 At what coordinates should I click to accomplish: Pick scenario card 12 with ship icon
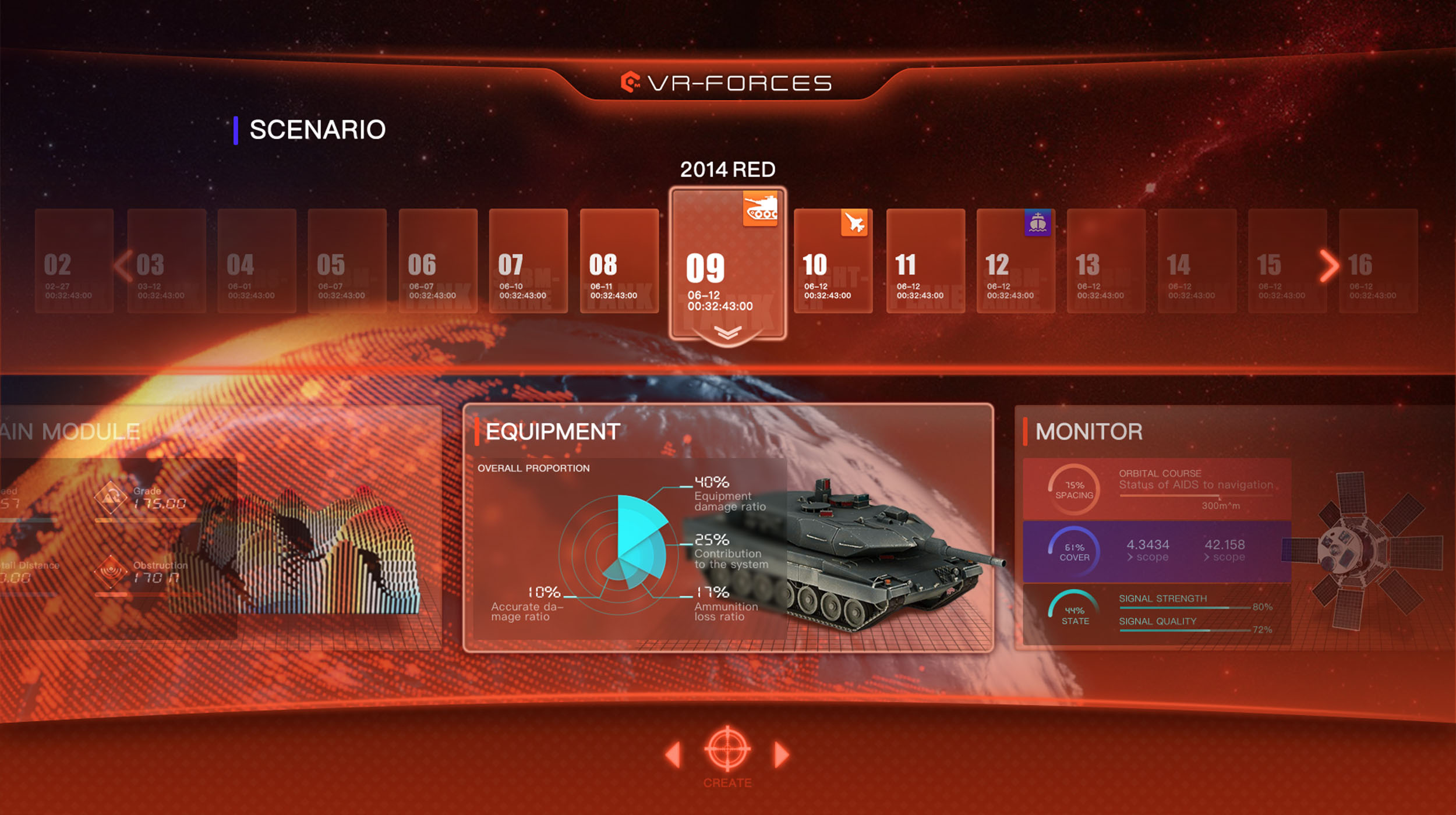pyautogui.click(x=1015, y=261)
